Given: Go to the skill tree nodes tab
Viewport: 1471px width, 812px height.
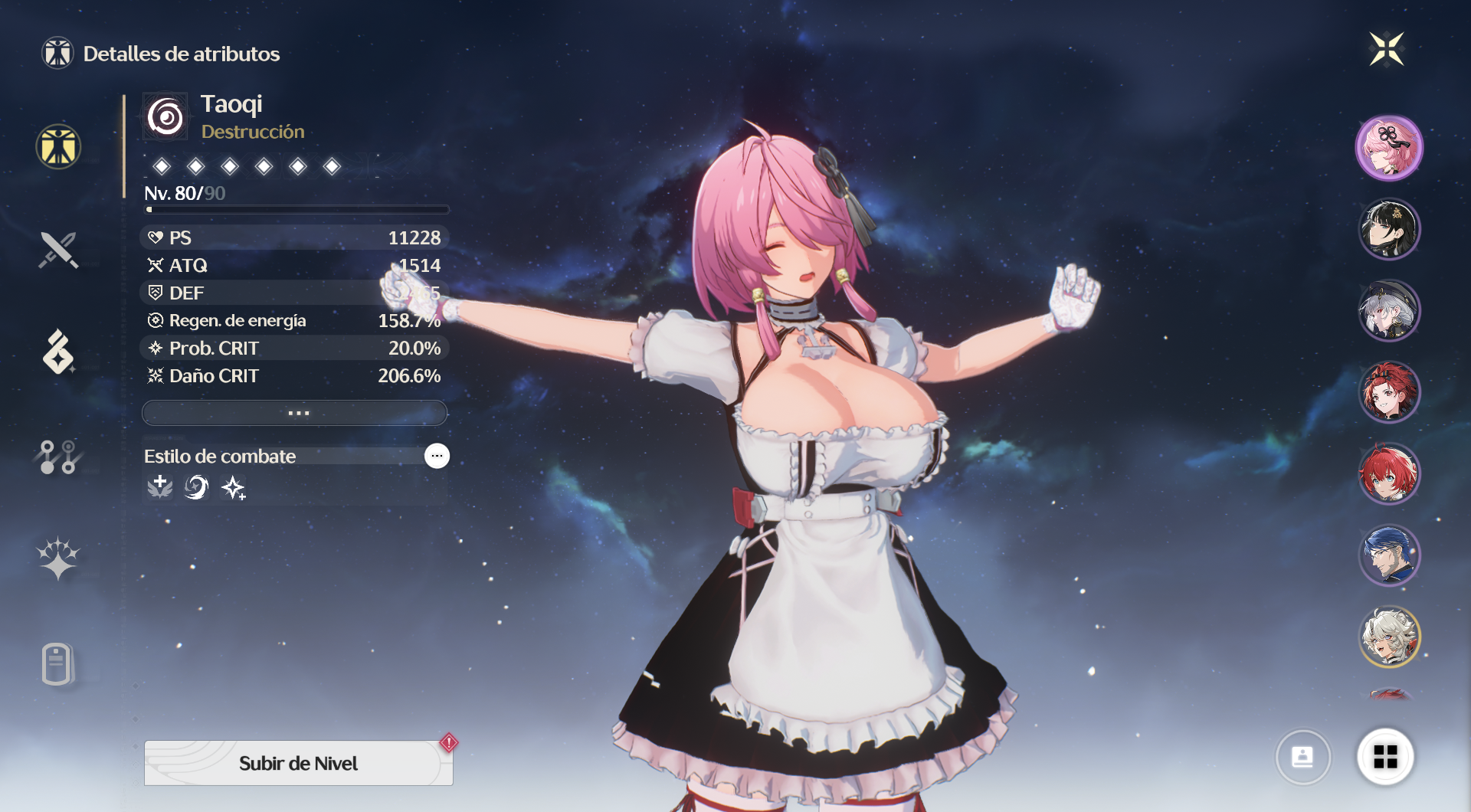Looking at the screenshot, I should pos(58,457).
